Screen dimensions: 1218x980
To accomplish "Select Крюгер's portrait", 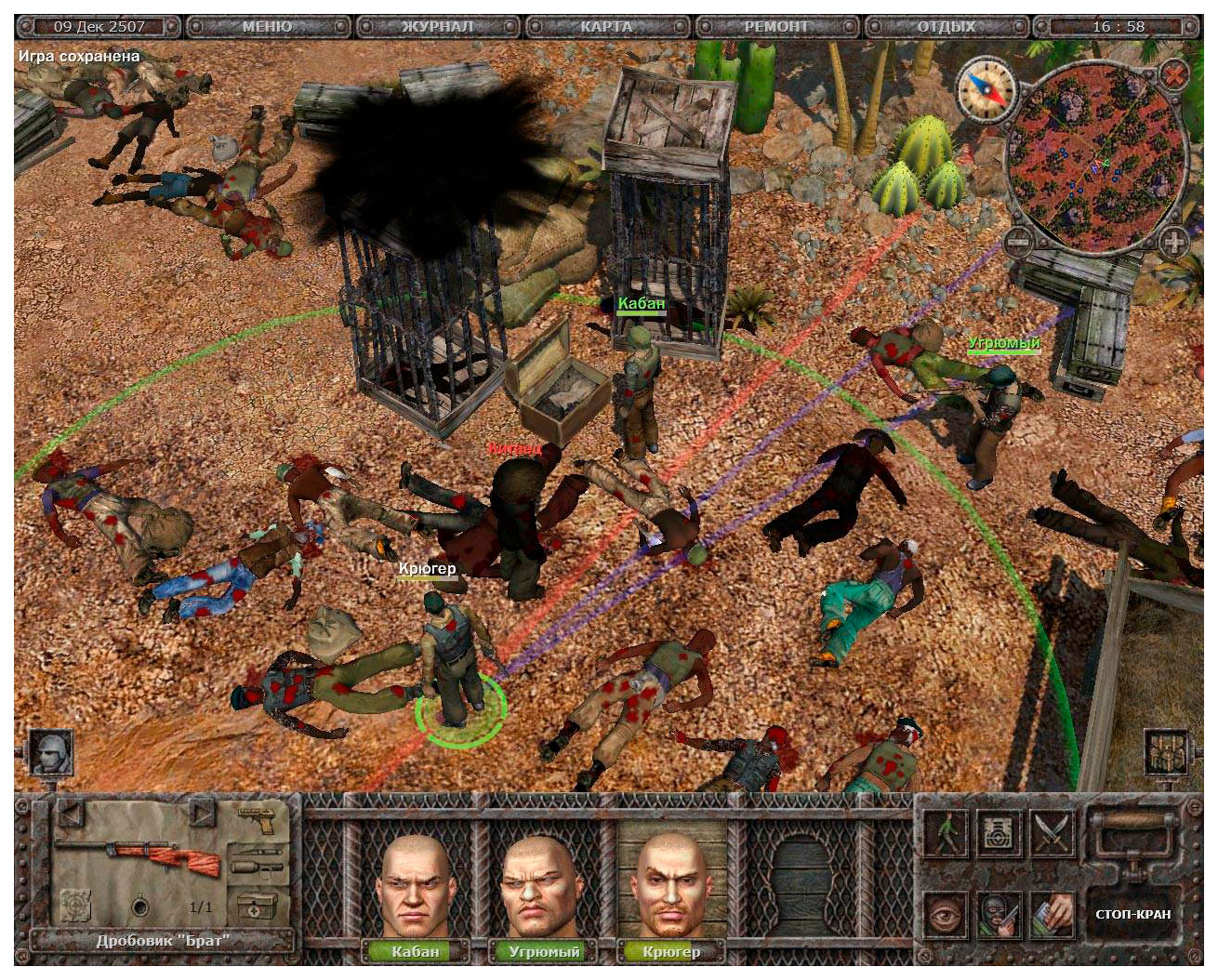I will [x=671, y=887].
